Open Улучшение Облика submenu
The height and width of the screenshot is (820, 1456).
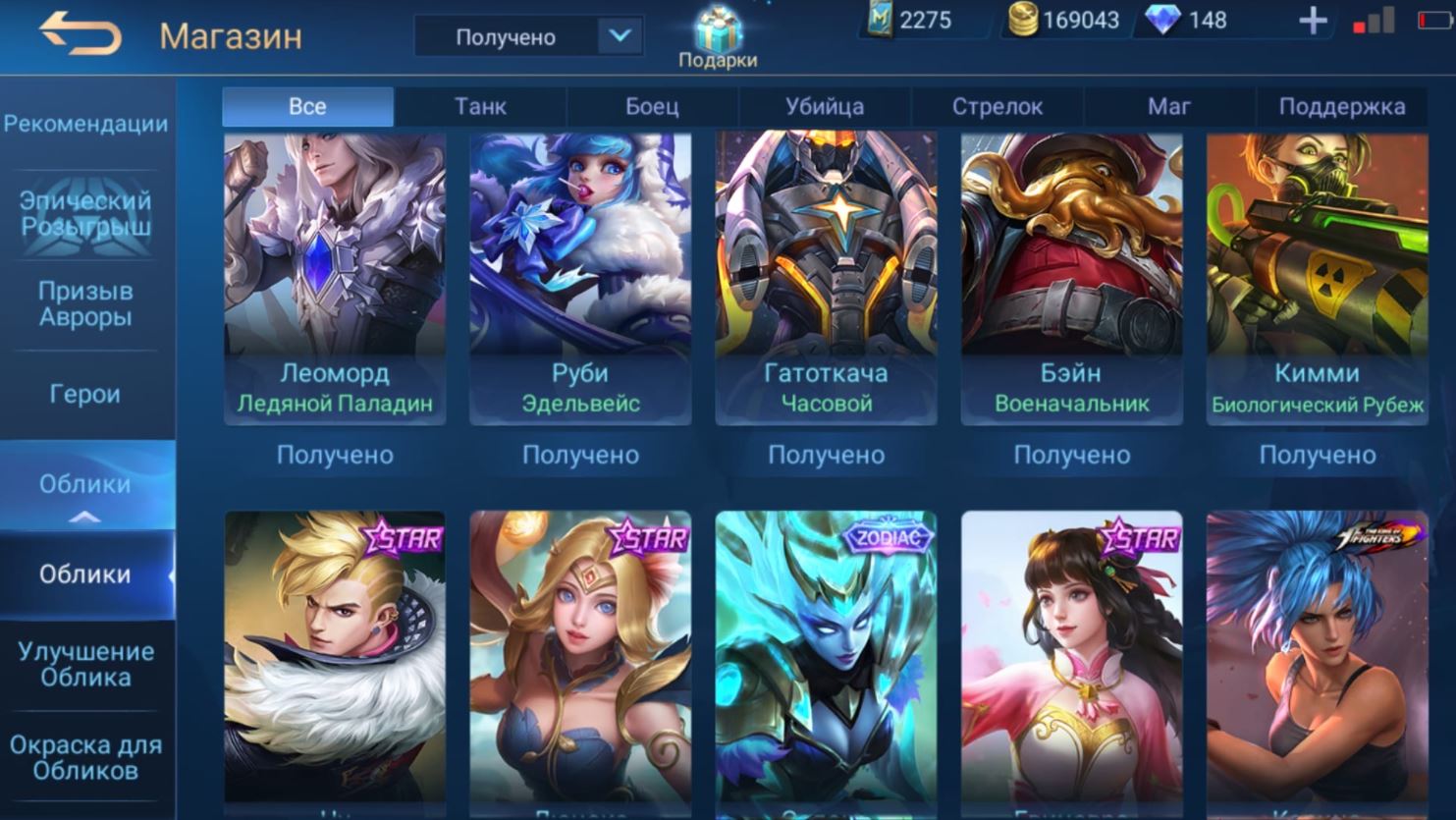tap(85, 664)
